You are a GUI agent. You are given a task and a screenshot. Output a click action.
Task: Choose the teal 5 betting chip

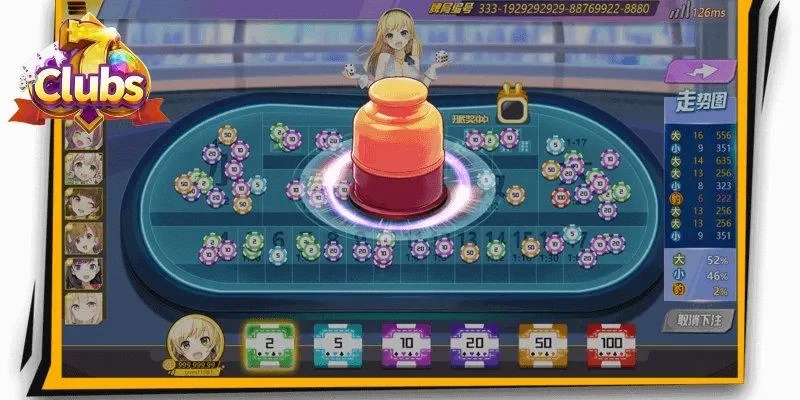click(337, 344)
